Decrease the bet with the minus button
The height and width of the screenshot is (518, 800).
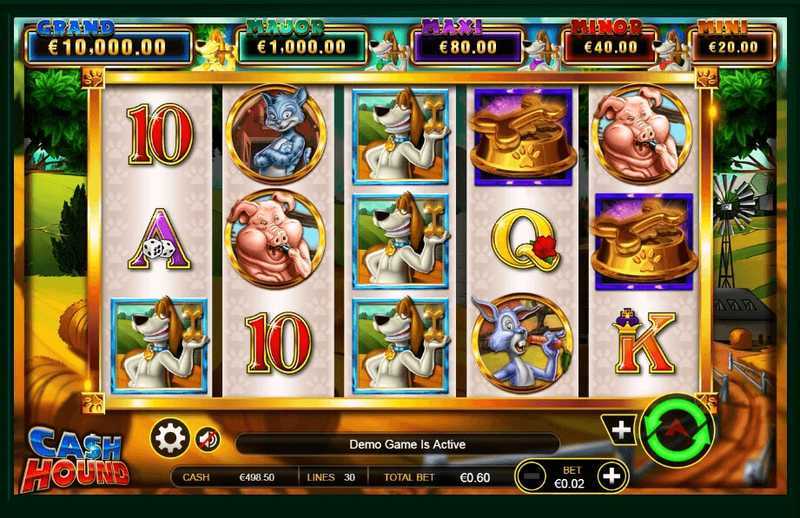point(534,477)
